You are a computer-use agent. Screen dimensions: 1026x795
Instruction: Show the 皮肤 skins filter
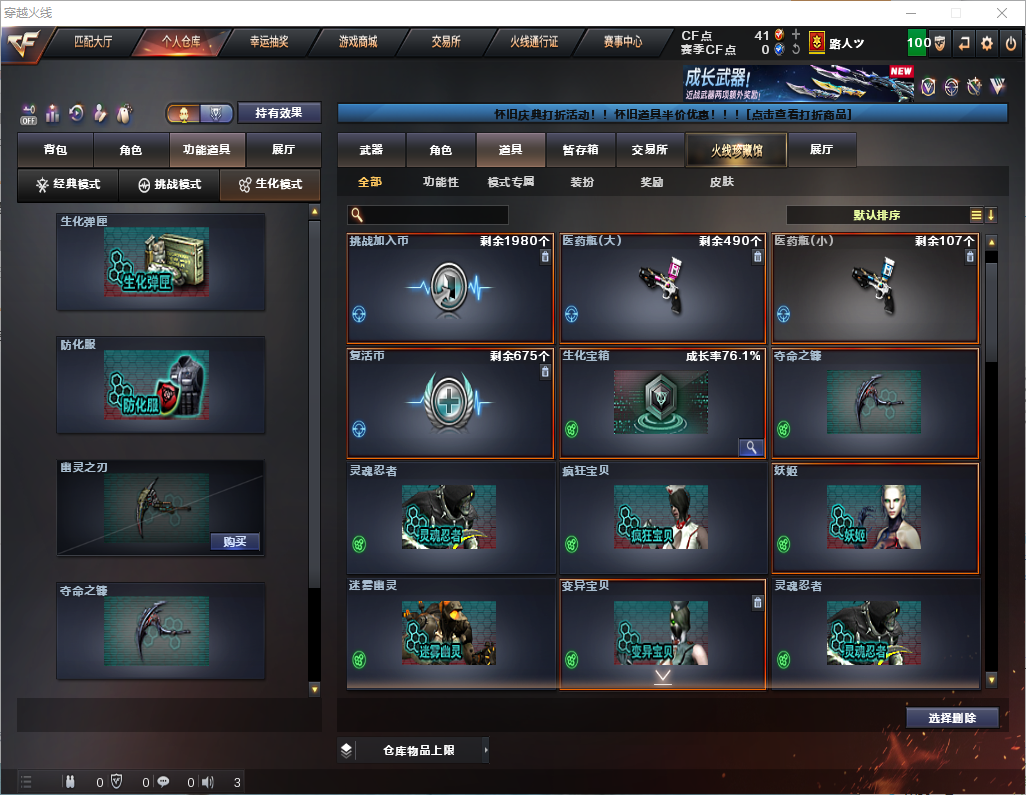pos(721,182)
